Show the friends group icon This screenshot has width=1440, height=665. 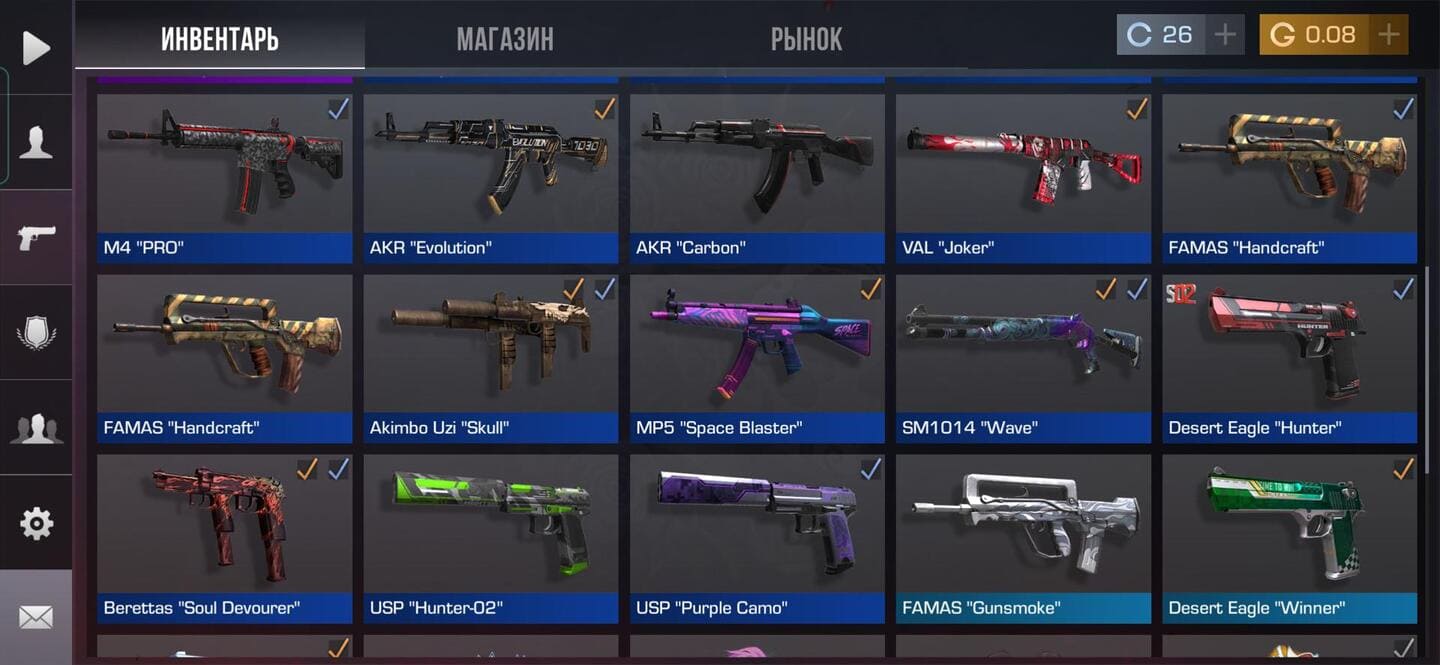(36, 428)
